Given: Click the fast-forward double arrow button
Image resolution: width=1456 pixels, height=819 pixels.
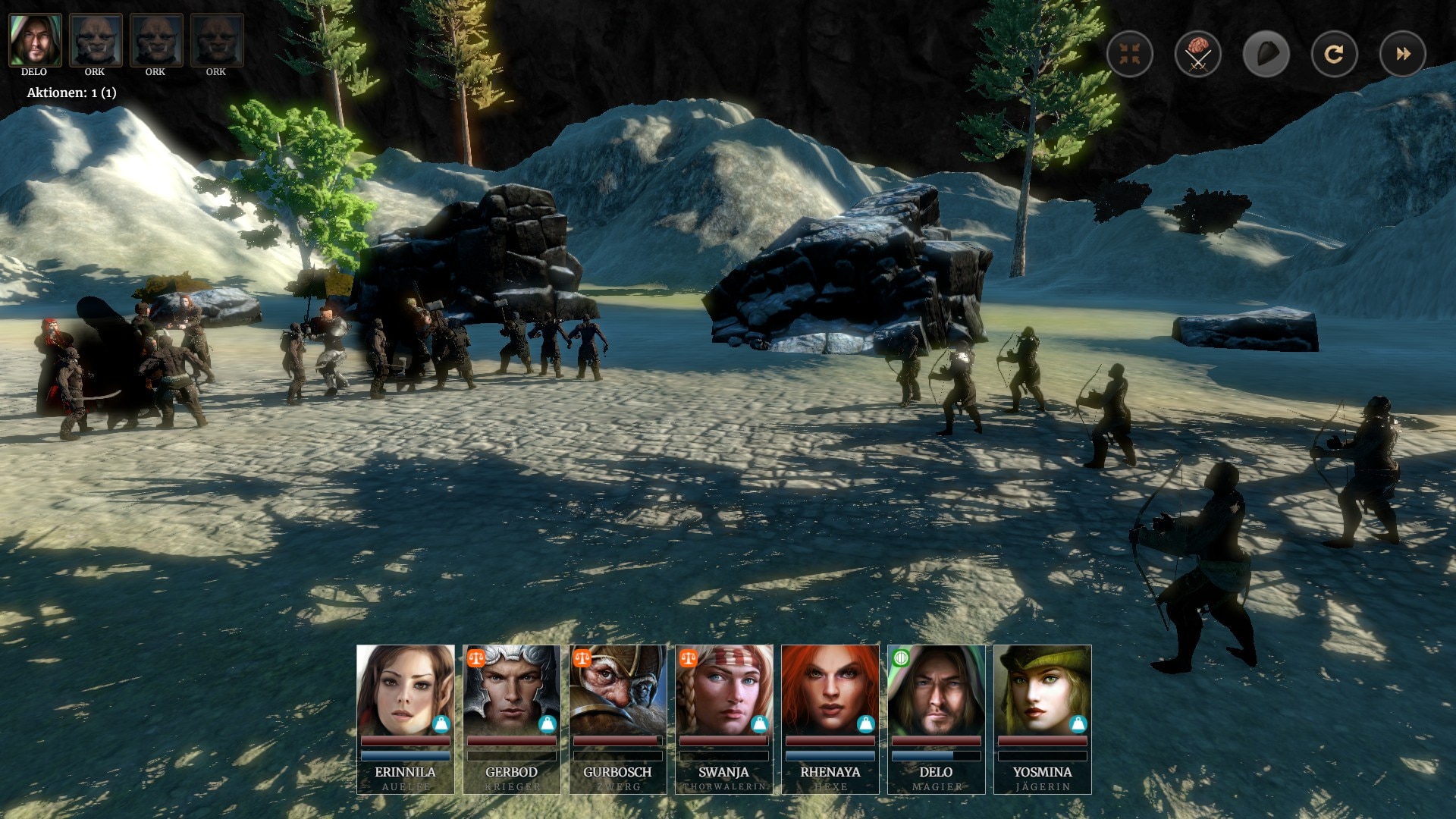Looking at the screenshot, I should (x=1403, y=54).
